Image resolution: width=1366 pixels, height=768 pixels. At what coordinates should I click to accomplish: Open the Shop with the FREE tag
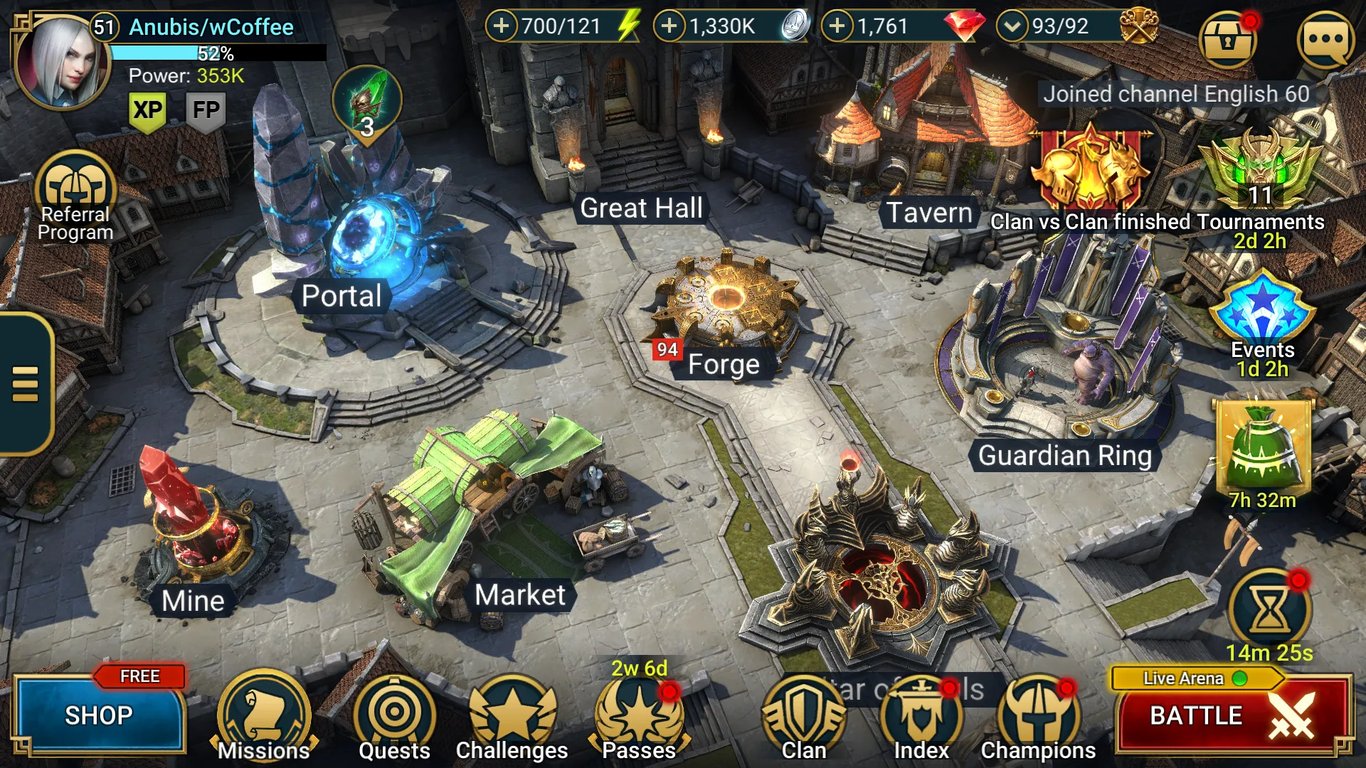pyautogui.click(x=99, y=714)
